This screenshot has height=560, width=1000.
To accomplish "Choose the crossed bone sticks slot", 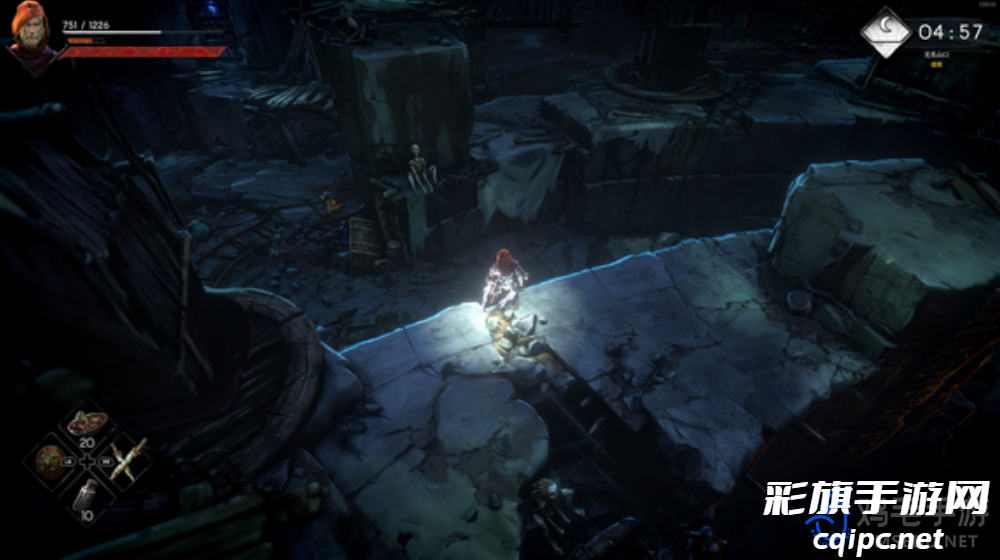I will 127,461.
